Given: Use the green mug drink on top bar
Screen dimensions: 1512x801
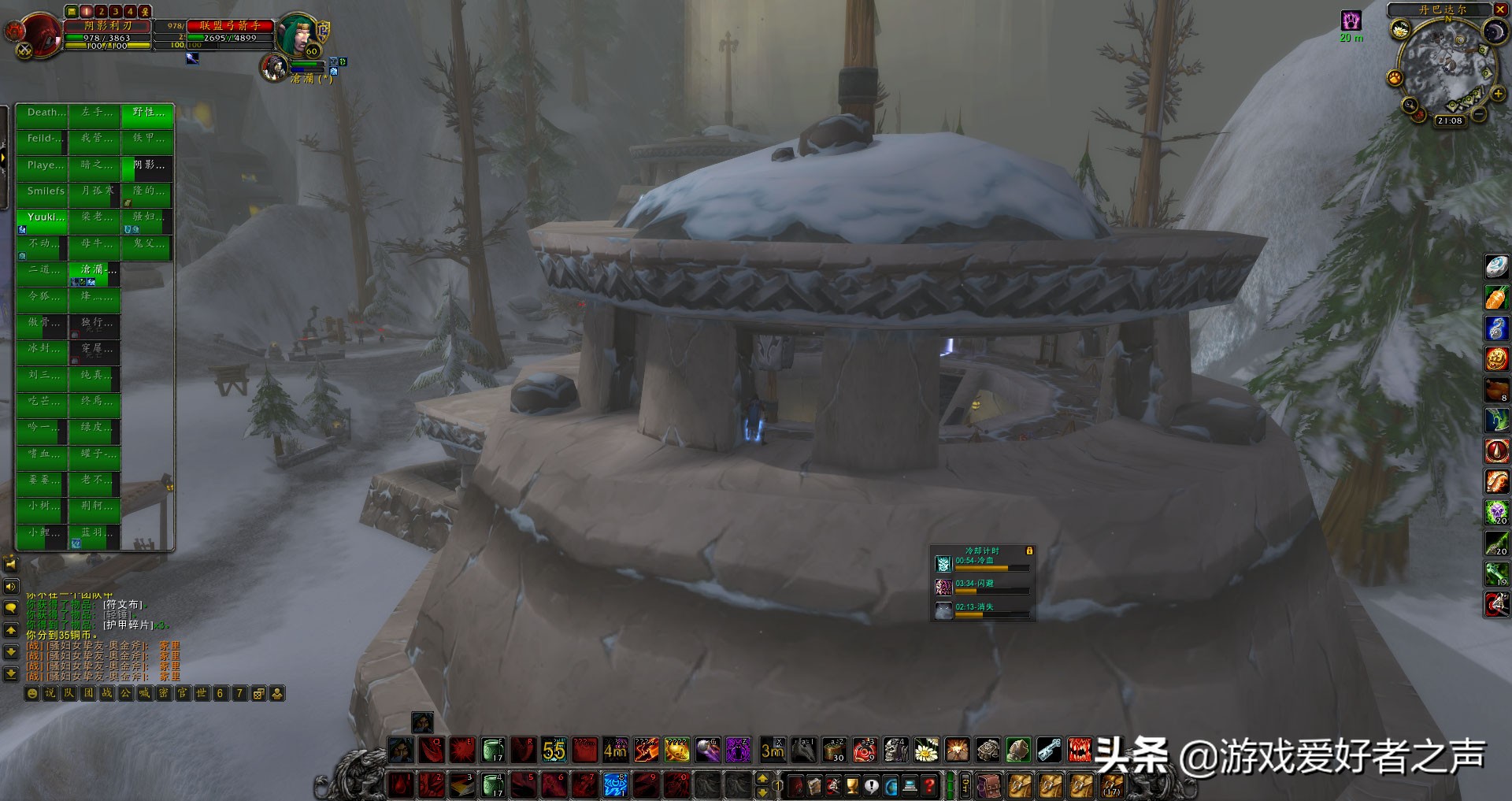Looking at the screenshot, I should pos(493,750).
